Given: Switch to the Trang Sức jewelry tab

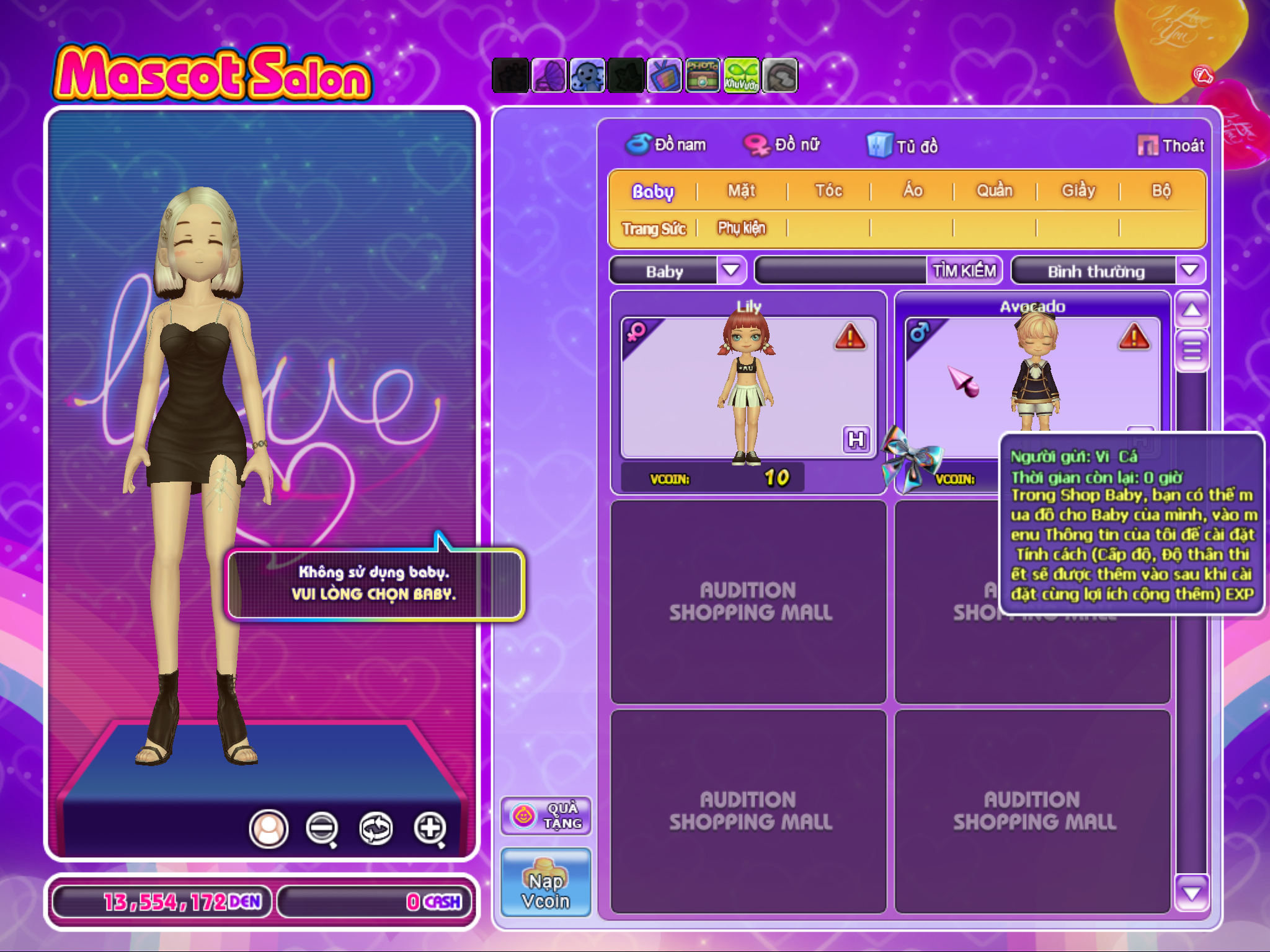Looking at the screenshot, I should pos(654,229).
